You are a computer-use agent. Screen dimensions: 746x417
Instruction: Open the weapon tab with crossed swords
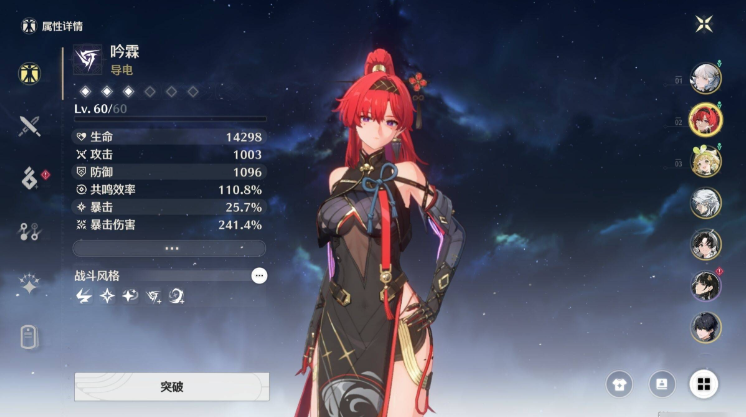click(x=29, y=125)
